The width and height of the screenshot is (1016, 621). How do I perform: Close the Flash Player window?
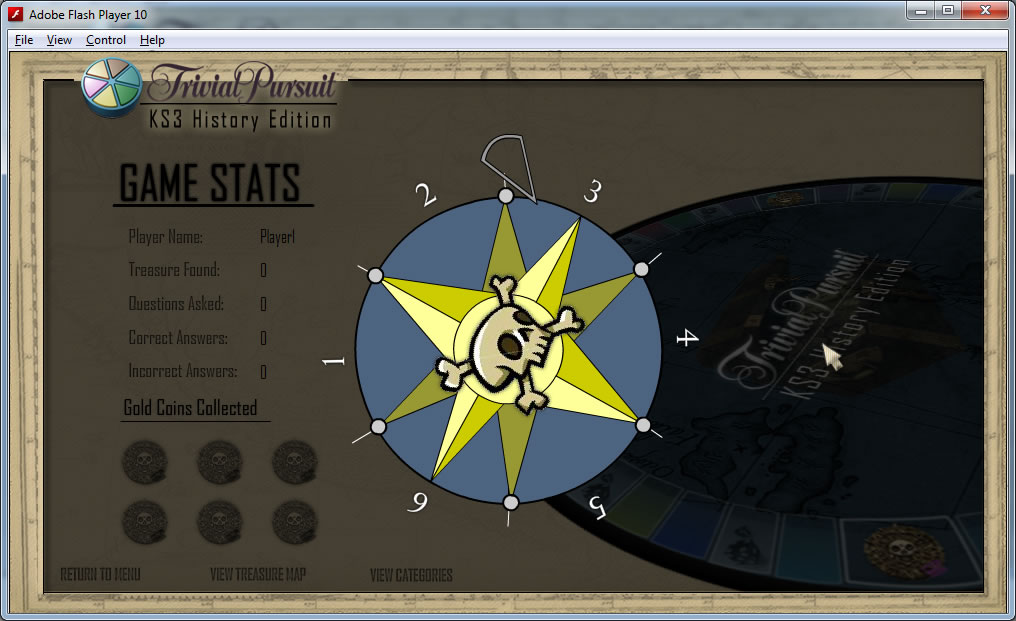pos(984,10)
